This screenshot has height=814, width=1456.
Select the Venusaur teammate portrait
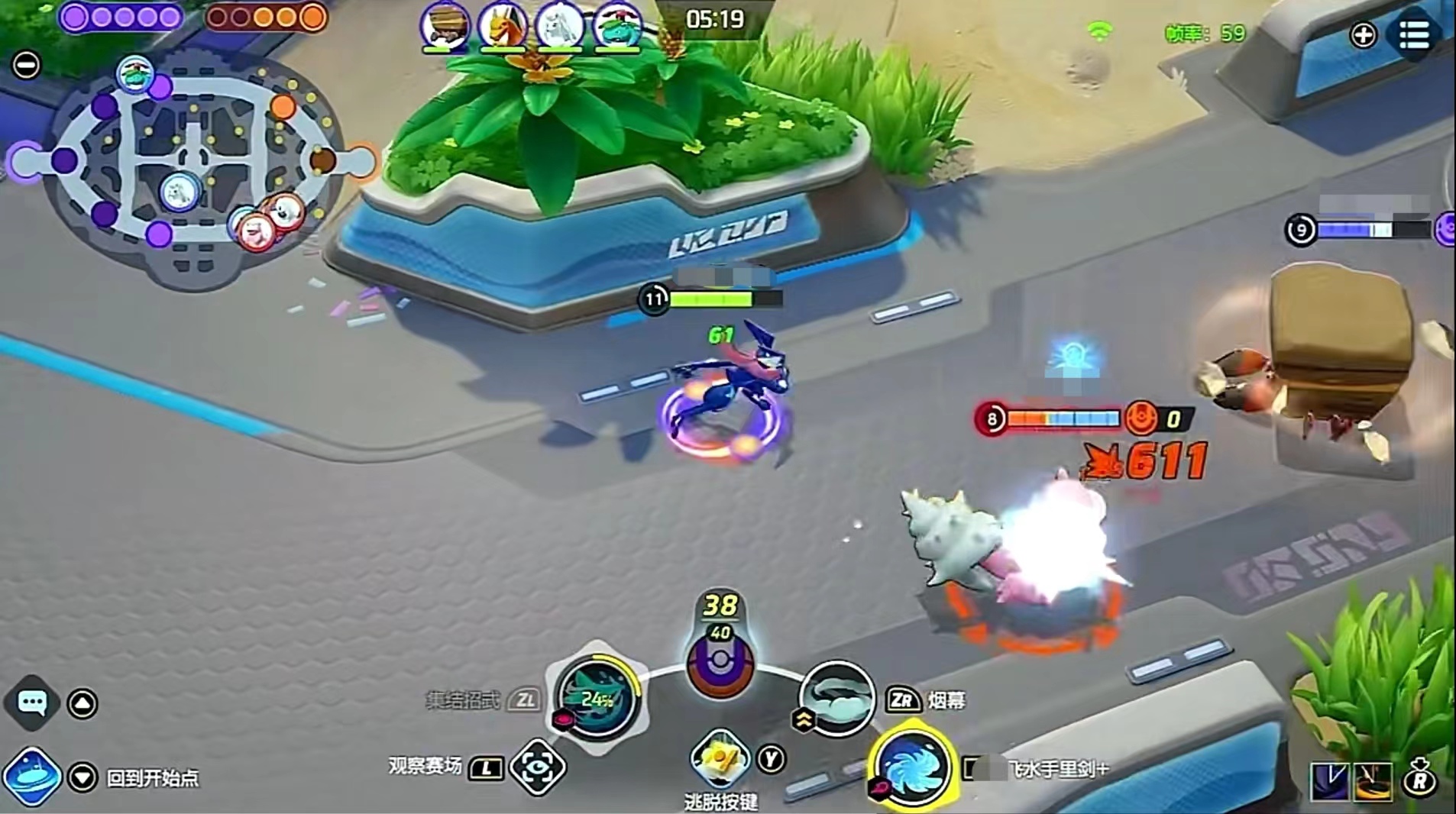[616, 26]
